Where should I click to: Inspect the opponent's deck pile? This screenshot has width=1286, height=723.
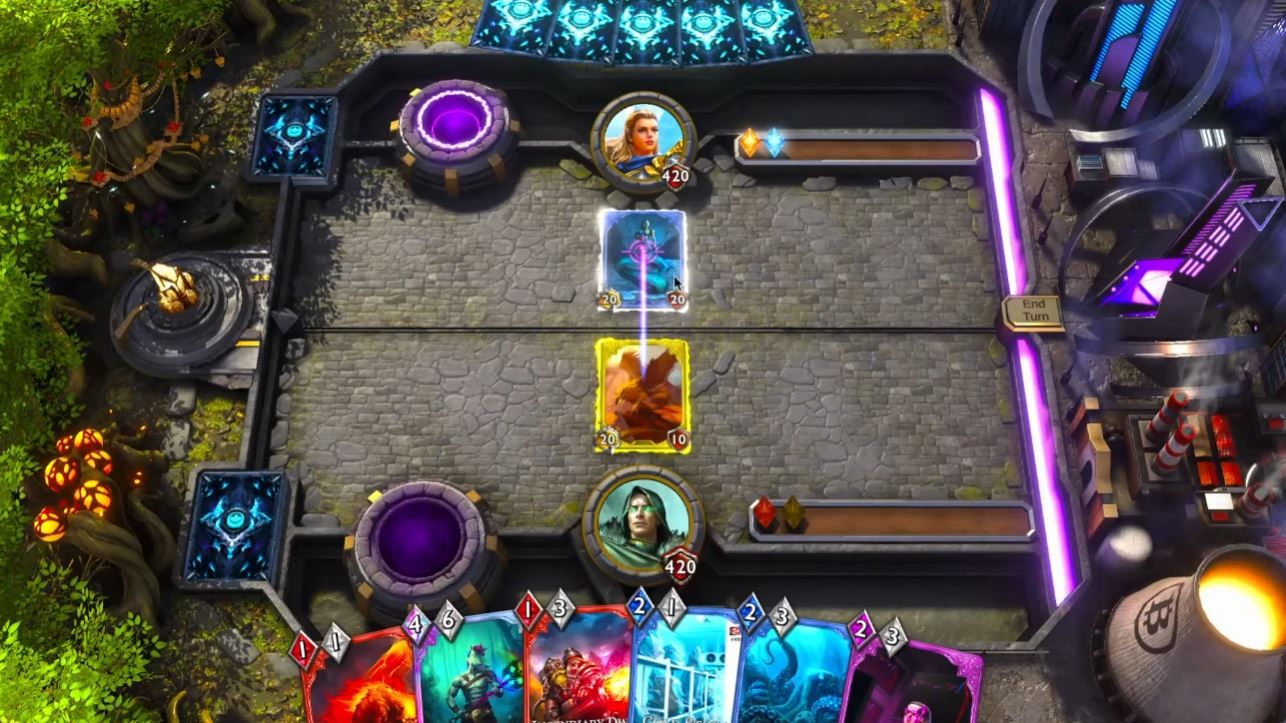[293, 135]
